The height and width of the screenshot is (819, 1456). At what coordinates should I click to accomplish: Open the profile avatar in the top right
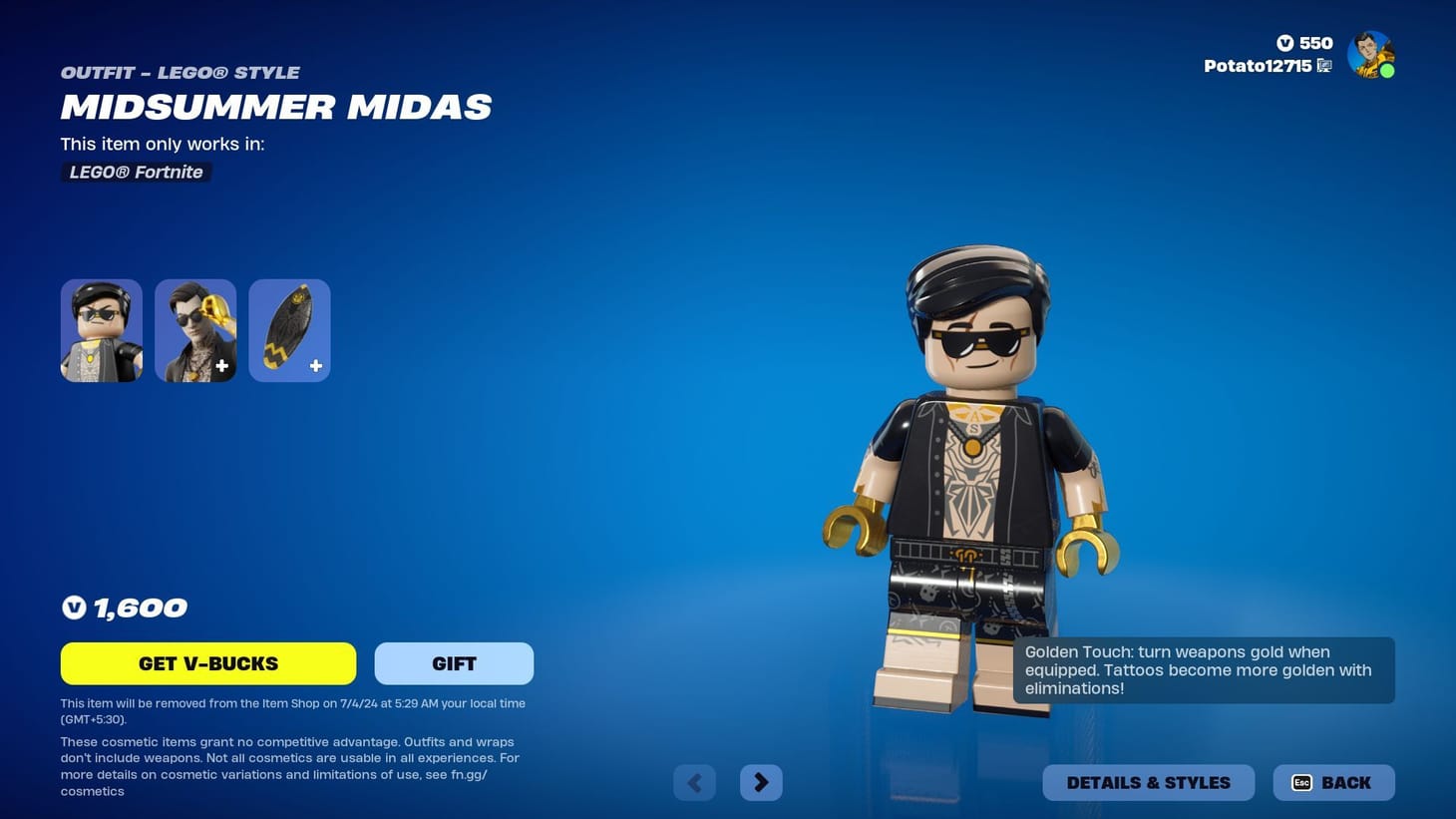(x=1370, y=54)
